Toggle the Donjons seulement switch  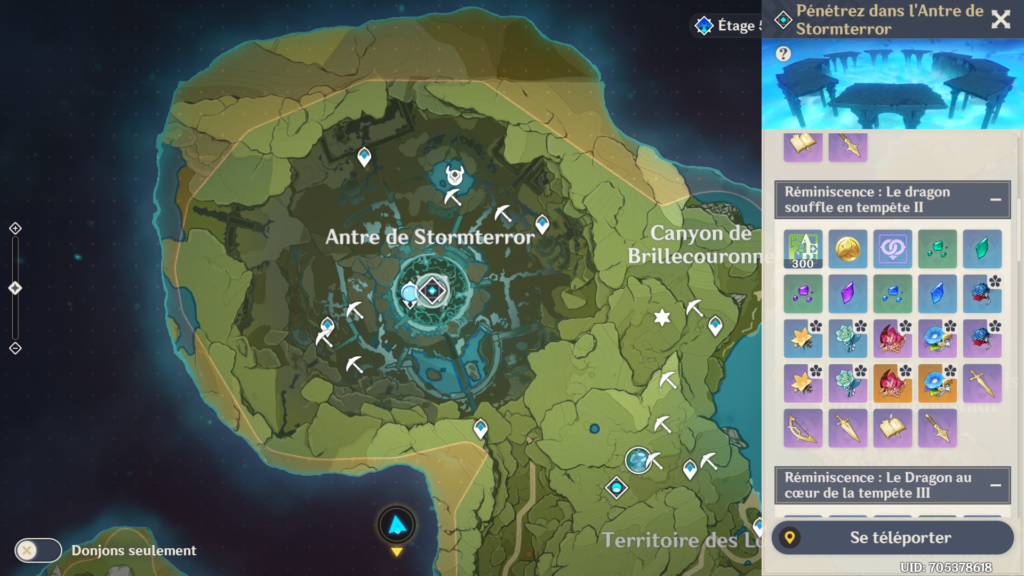tap(38, 550)
